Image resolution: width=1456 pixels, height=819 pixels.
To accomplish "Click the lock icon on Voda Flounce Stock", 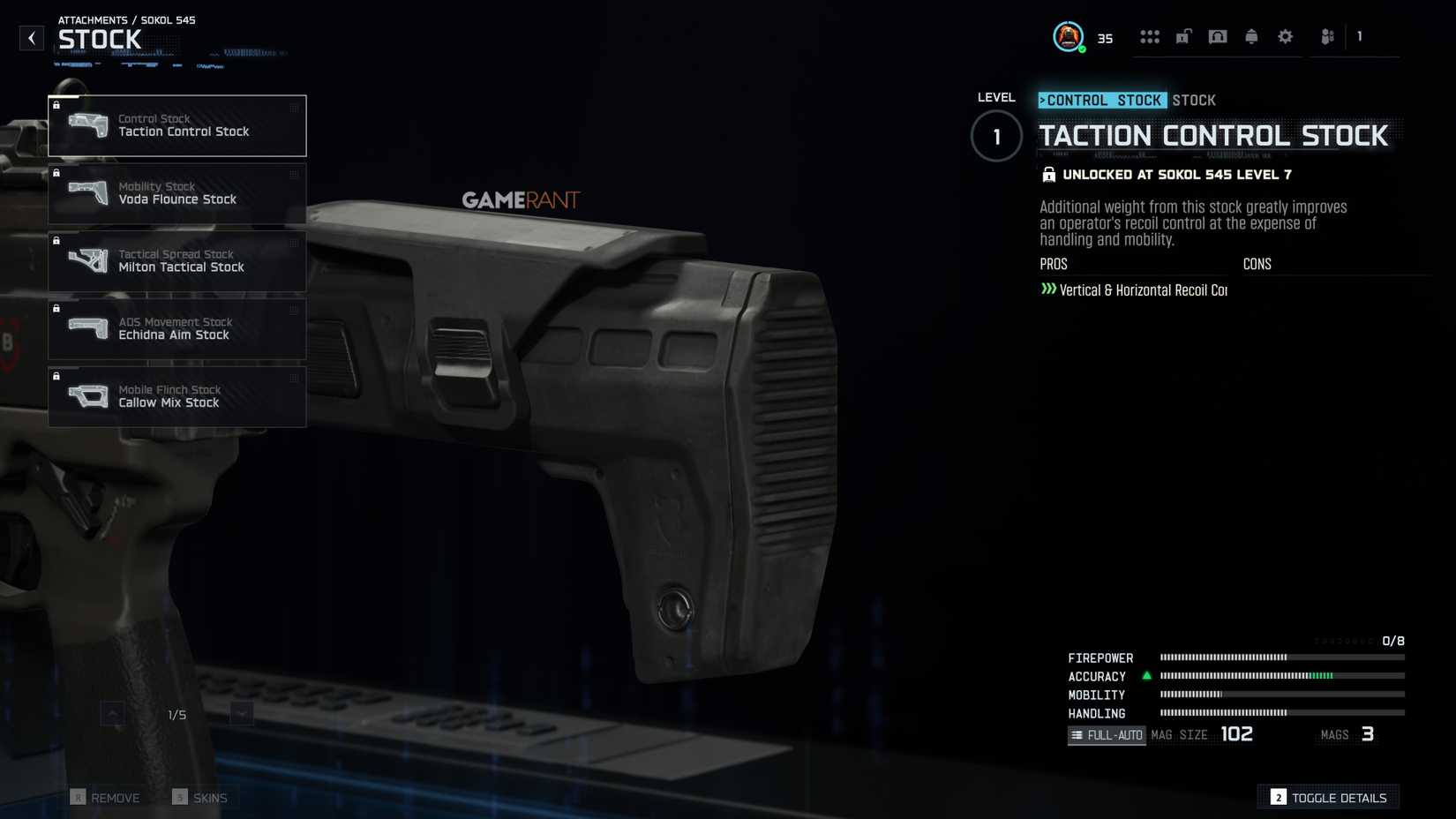I will (56, 173).
